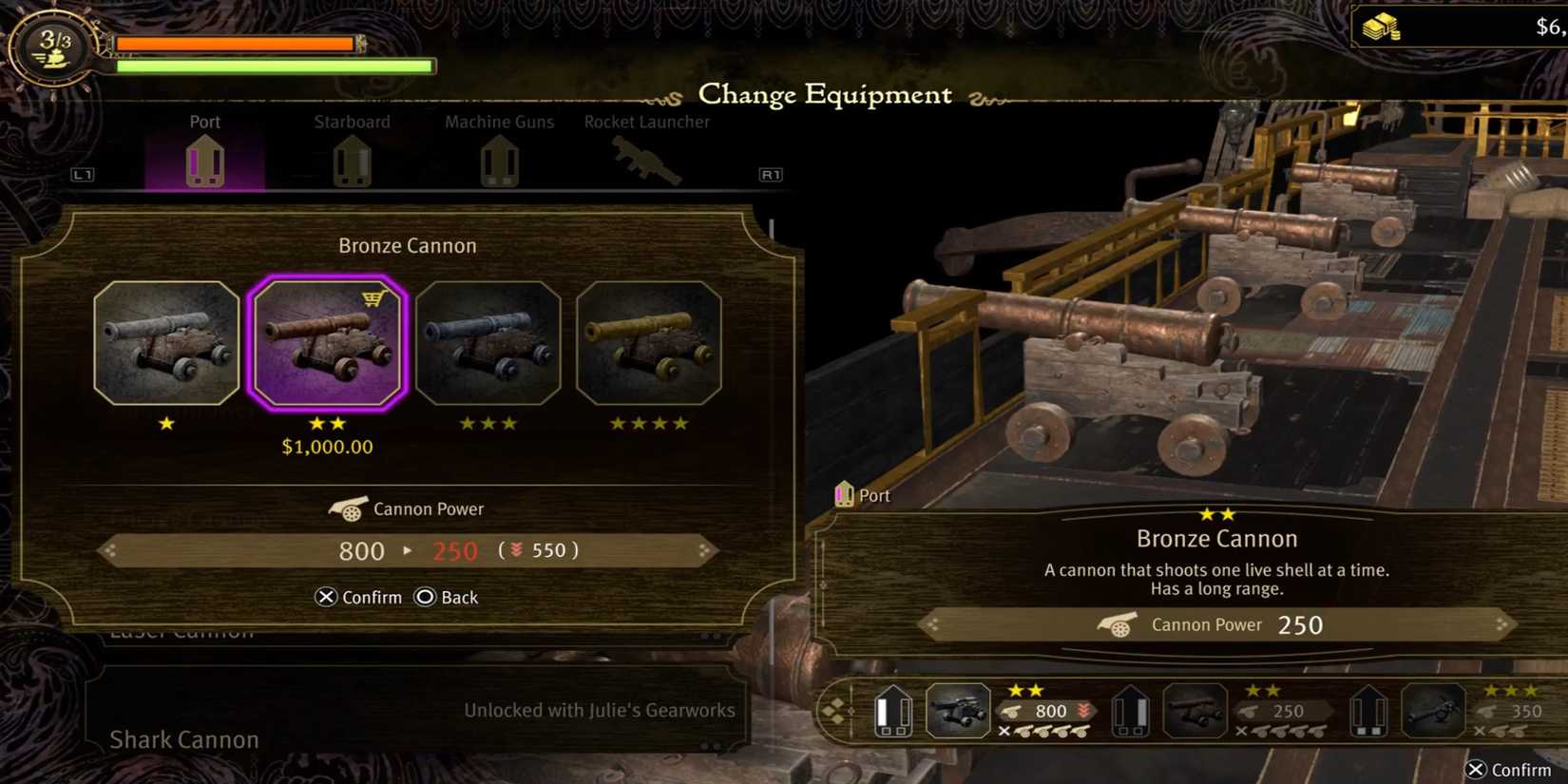The height and width of the screenshot is (784, 1568).
Task: Select the Machine Guns equipment icon
Action: click(x=499, y=162)
